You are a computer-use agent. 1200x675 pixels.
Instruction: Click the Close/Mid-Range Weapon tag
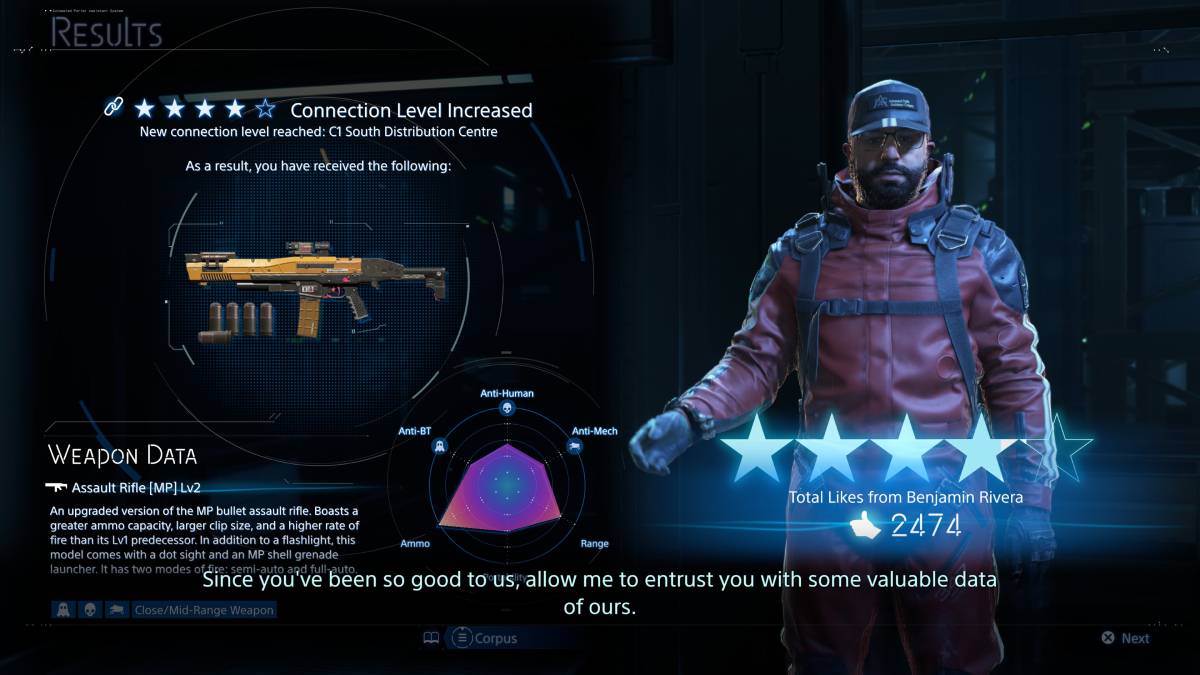(x=203, y=609)
